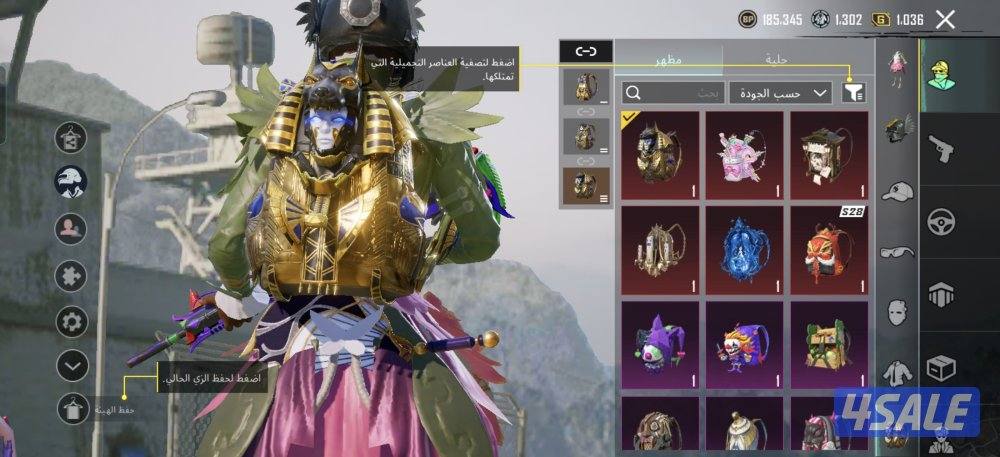Viewport: 1000px width, 457px height.
Task: Select the golden pharaoh backpack skin
Action: [659, 150]
